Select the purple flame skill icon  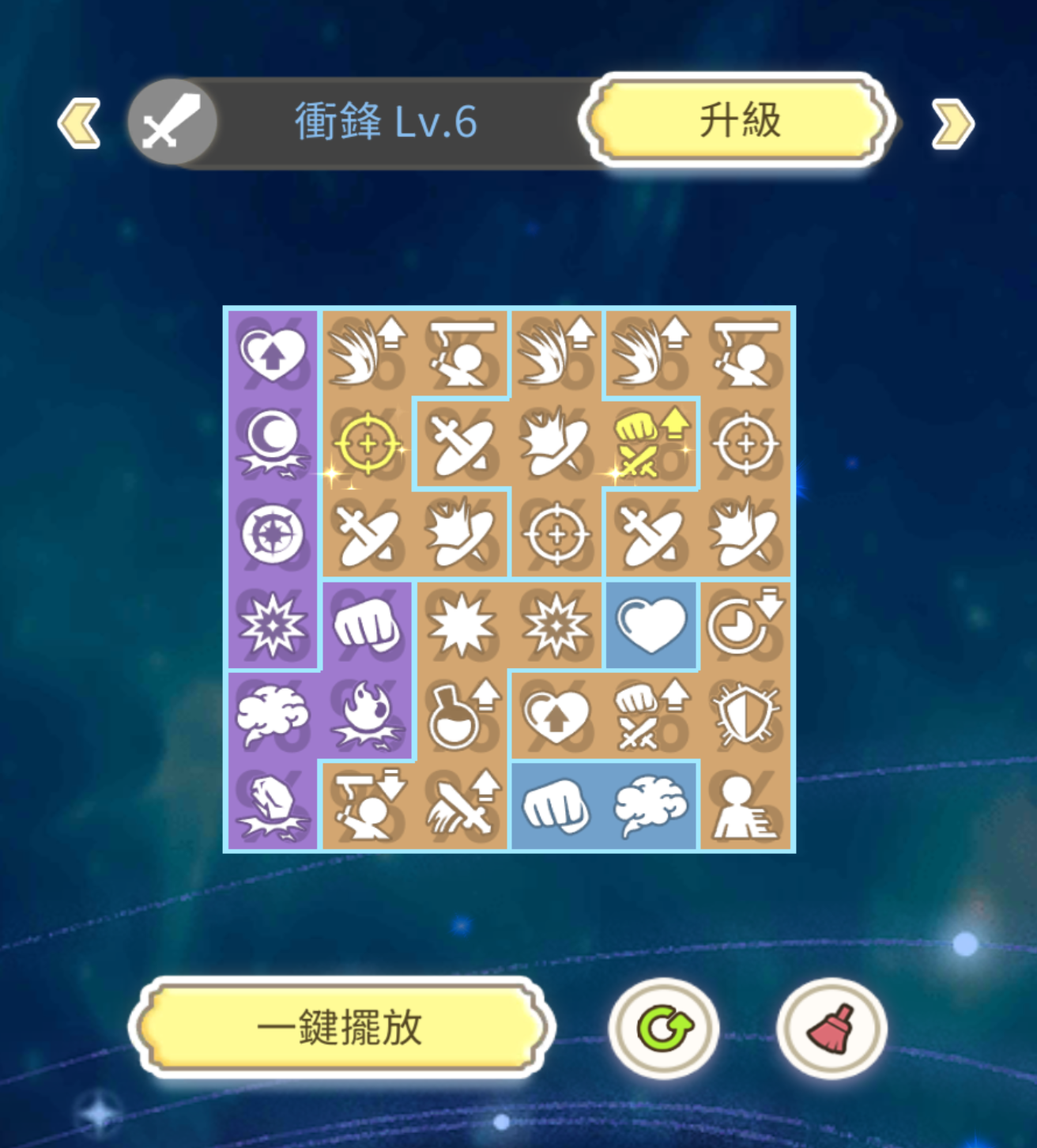pyautogui.click(x=367, y=716)
